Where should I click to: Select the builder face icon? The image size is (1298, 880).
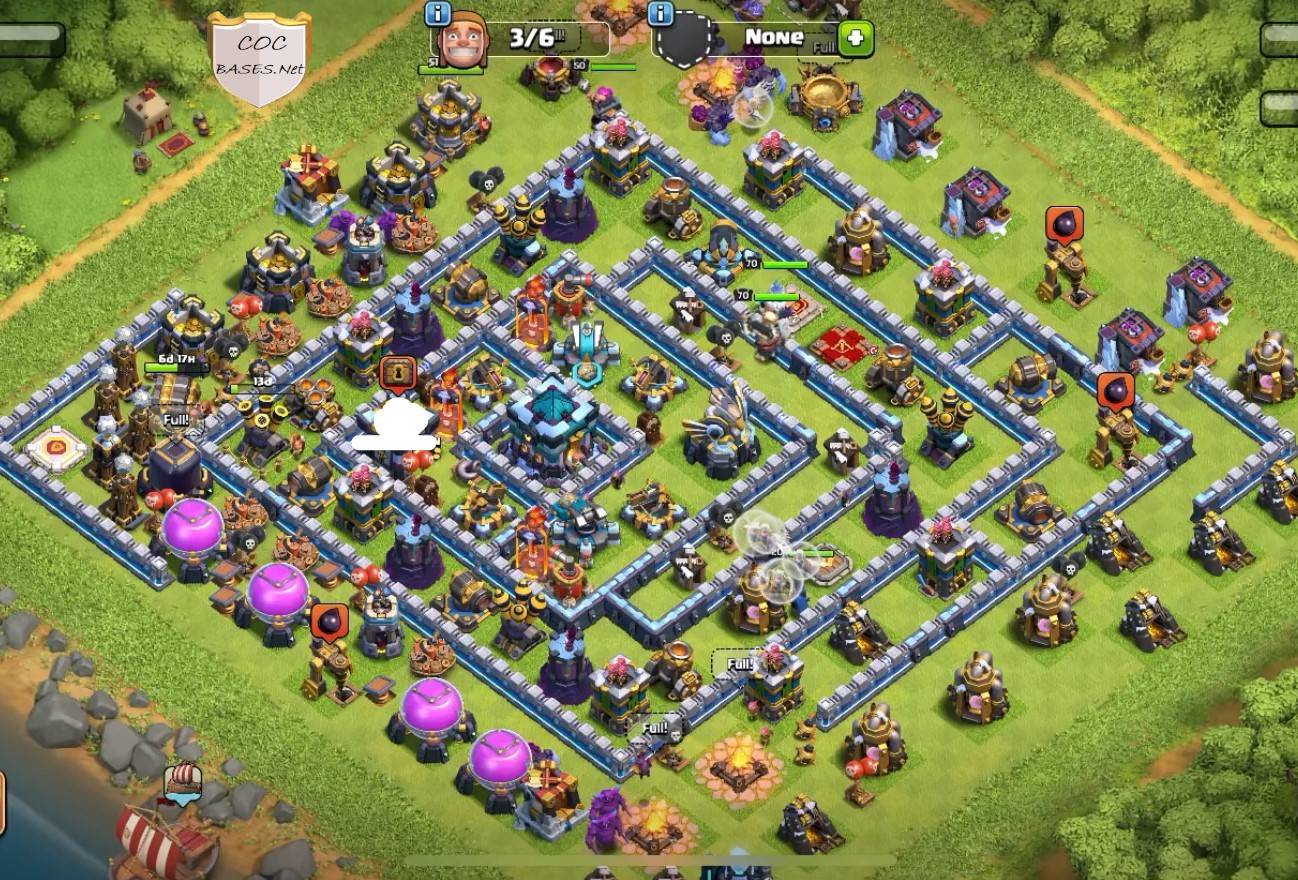click(462, 42)
